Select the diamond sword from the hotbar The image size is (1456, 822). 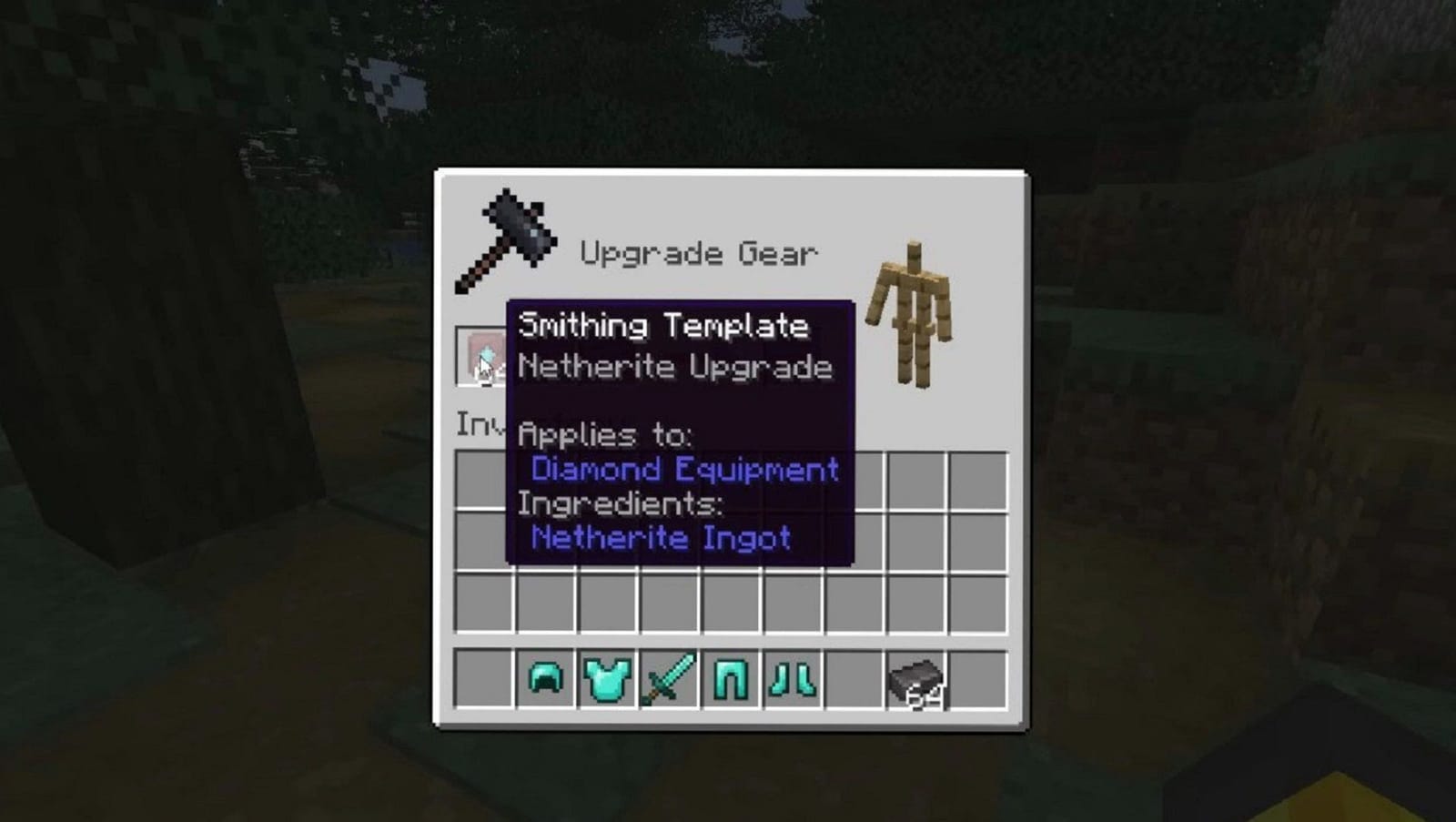[668, 677]
